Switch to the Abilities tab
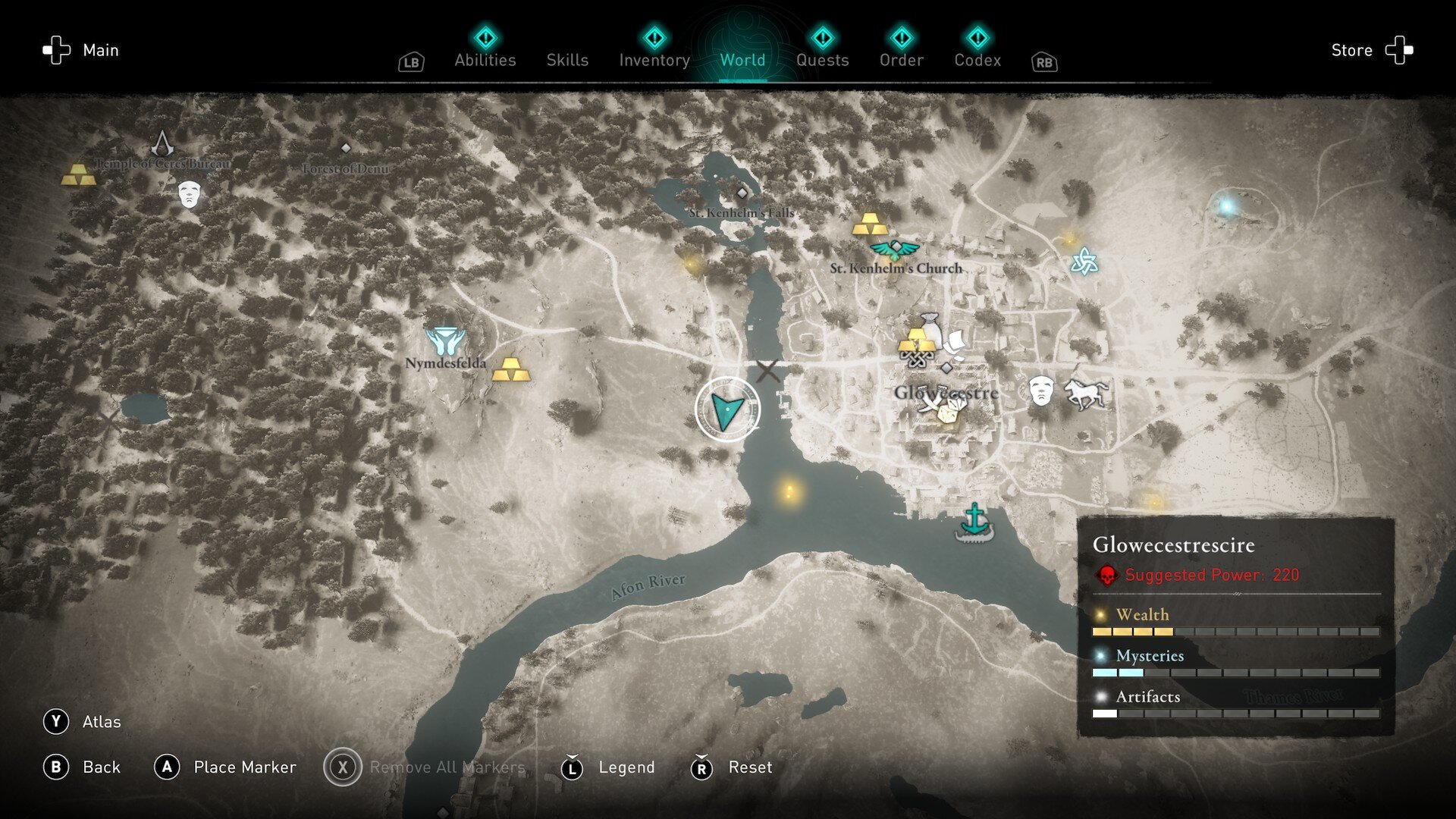The image size is (1456, 819). coord(485,59)
